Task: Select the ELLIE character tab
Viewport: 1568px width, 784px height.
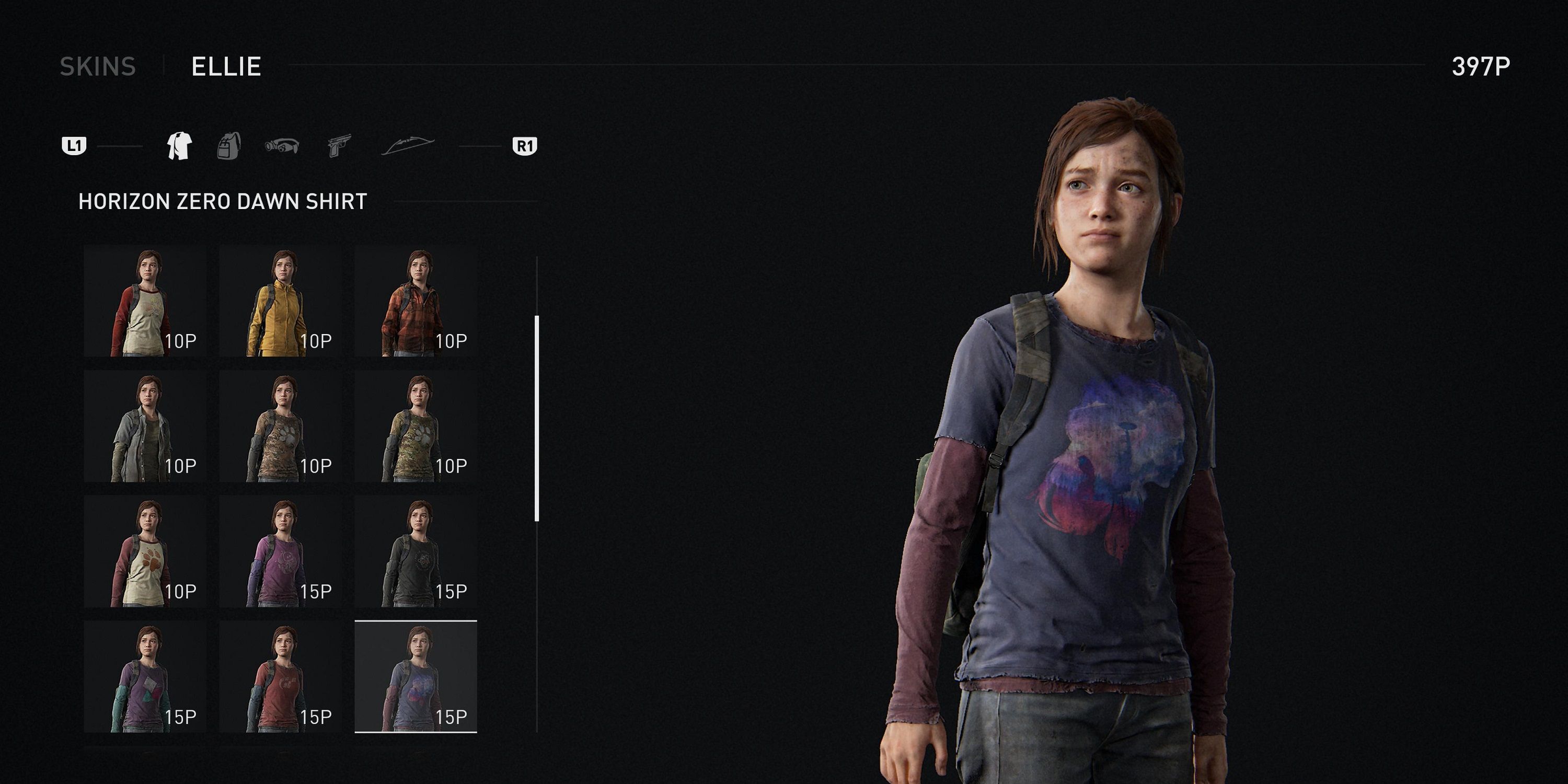Action: tap(226, 67)
